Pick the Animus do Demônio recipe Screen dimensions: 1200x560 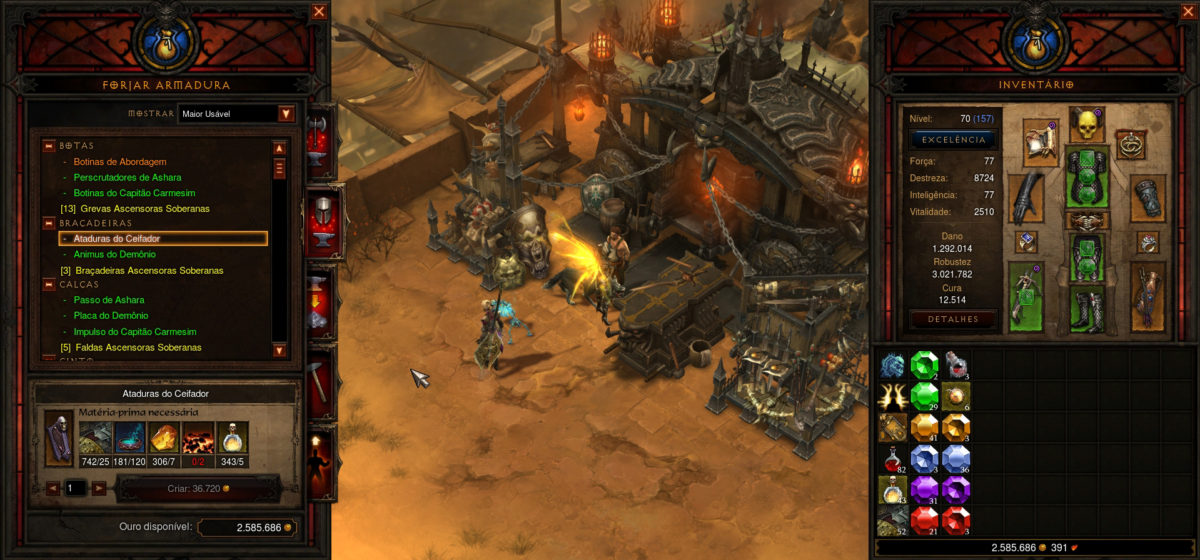(115, 255)
